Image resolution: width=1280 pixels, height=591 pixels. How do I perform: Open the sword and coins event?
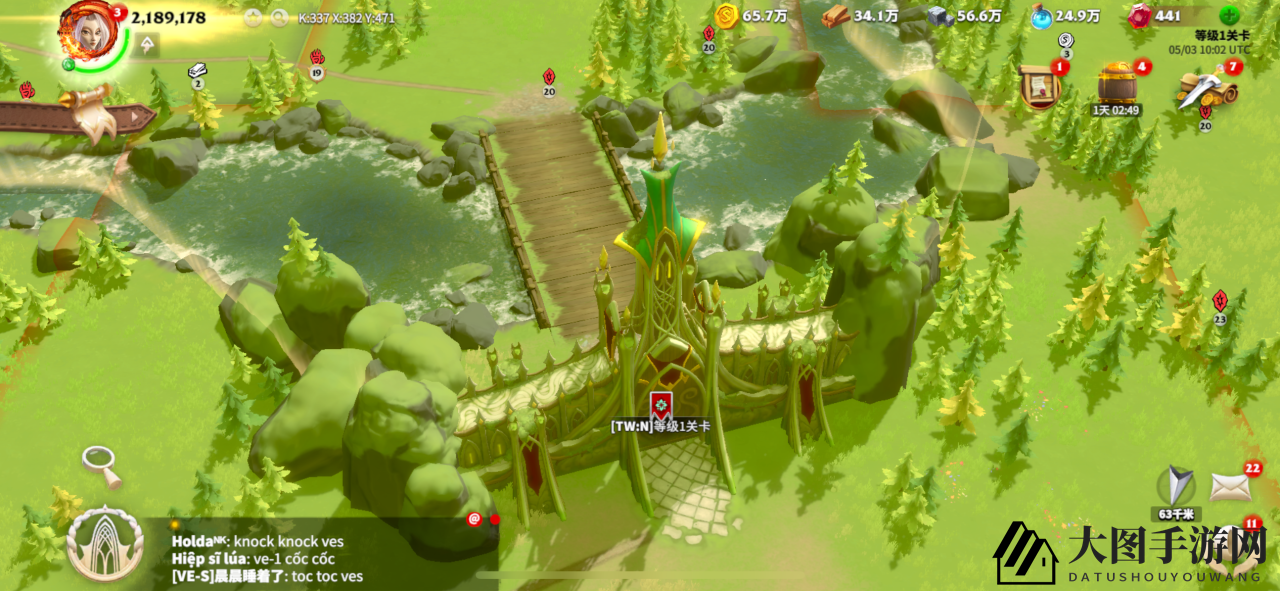click(x=1206, y=89)
